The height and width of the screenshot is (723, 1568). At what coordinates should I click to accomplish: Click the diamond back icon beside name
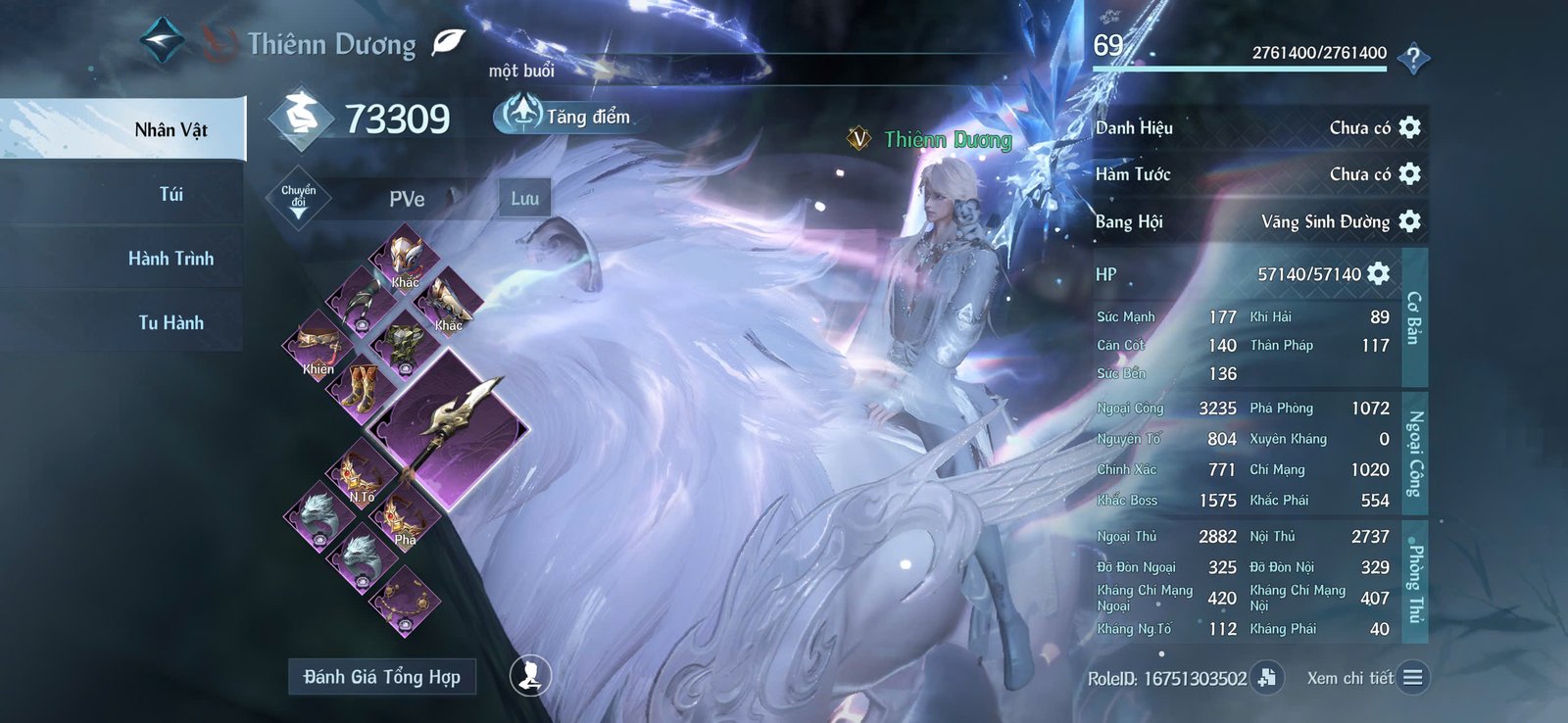(x=162, y=40)
